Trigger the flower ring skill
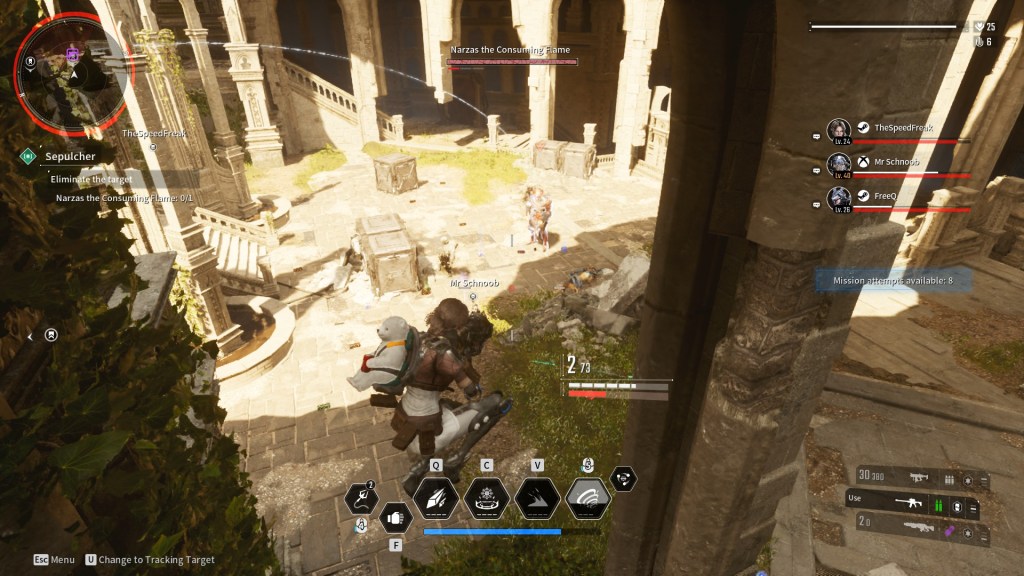 pos(487,497)
